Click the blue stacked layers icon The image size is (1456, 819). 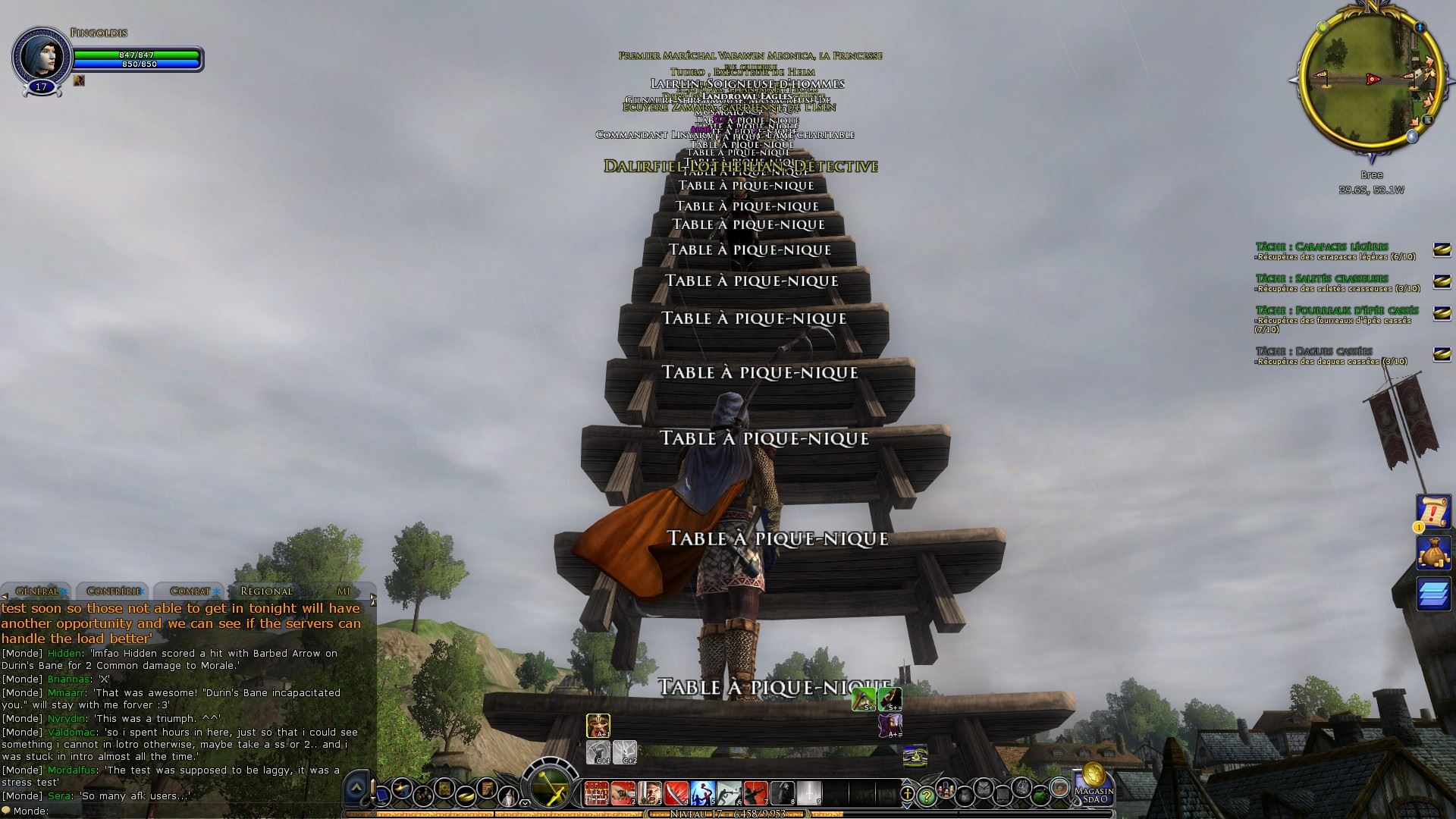(x=1433, y=593)
